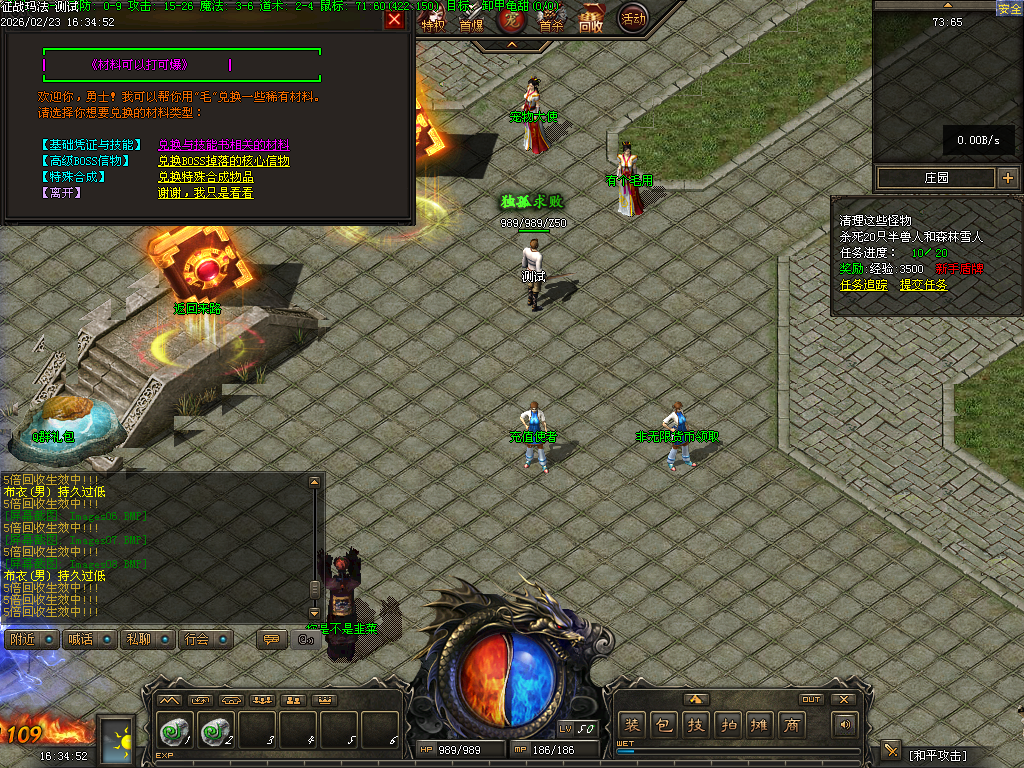Use the item in hotbar slot 1

coord(176,732)
